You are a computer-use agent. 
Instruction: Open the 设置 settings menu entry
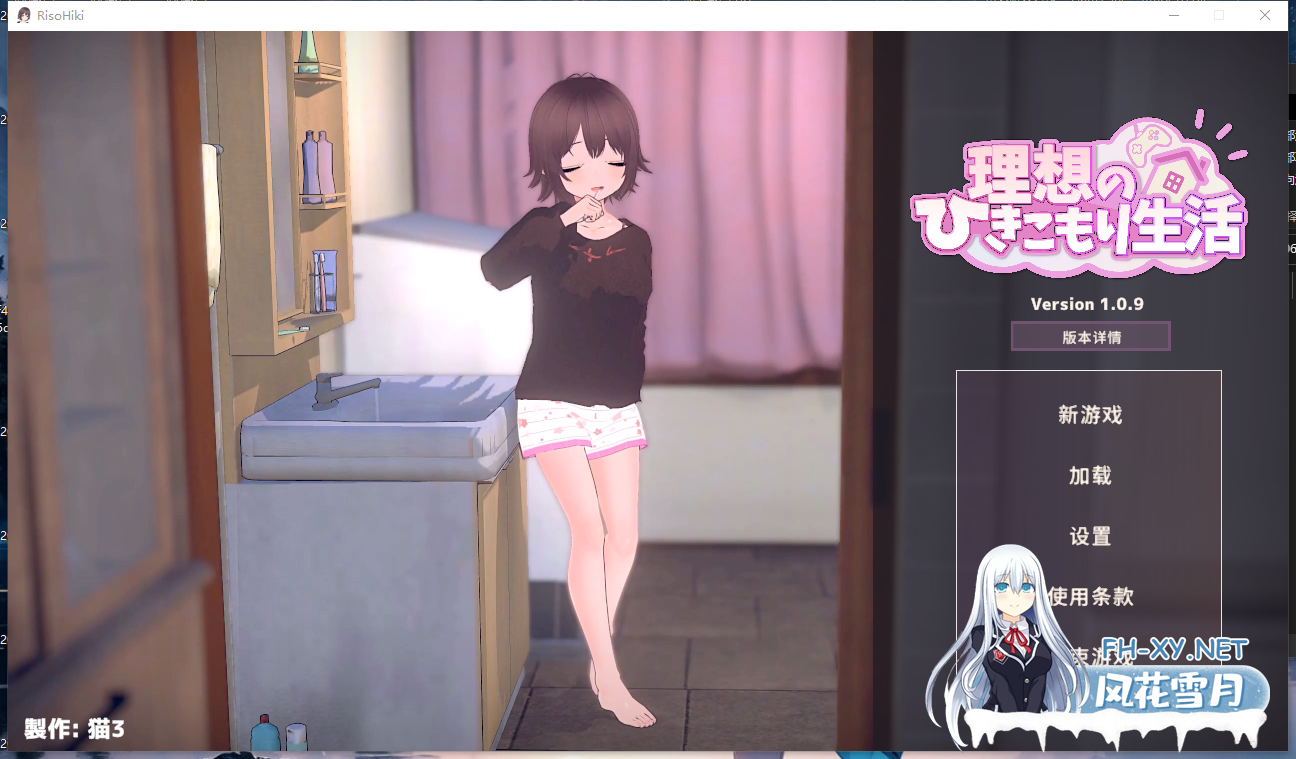tap(1089, 537)
